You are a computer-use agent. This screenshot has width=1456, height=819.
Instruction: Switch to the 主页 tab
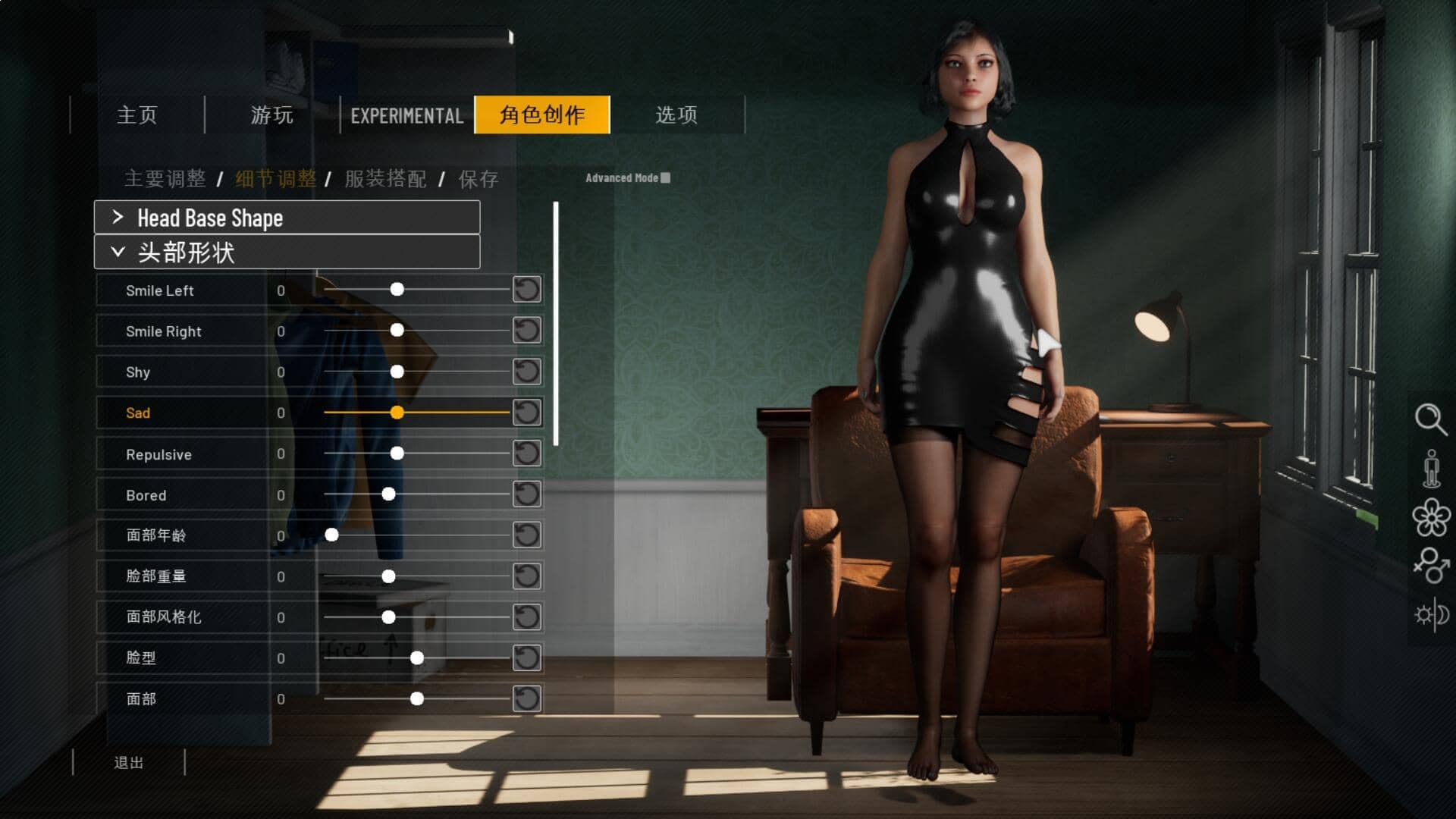(137, 115)
